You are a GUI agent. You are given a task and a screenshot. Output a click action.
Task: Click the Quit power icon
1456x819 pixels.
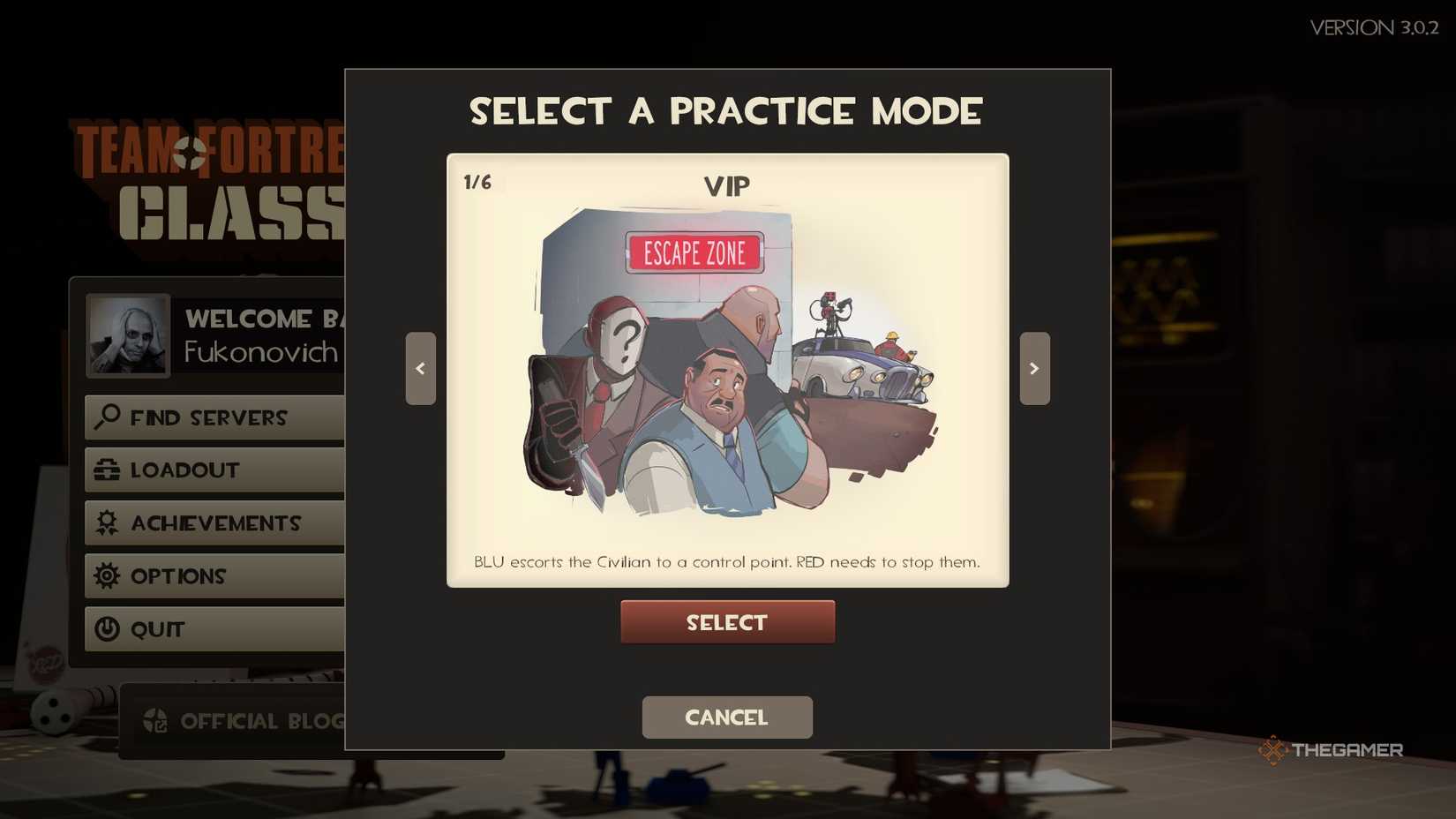point(106,628)
